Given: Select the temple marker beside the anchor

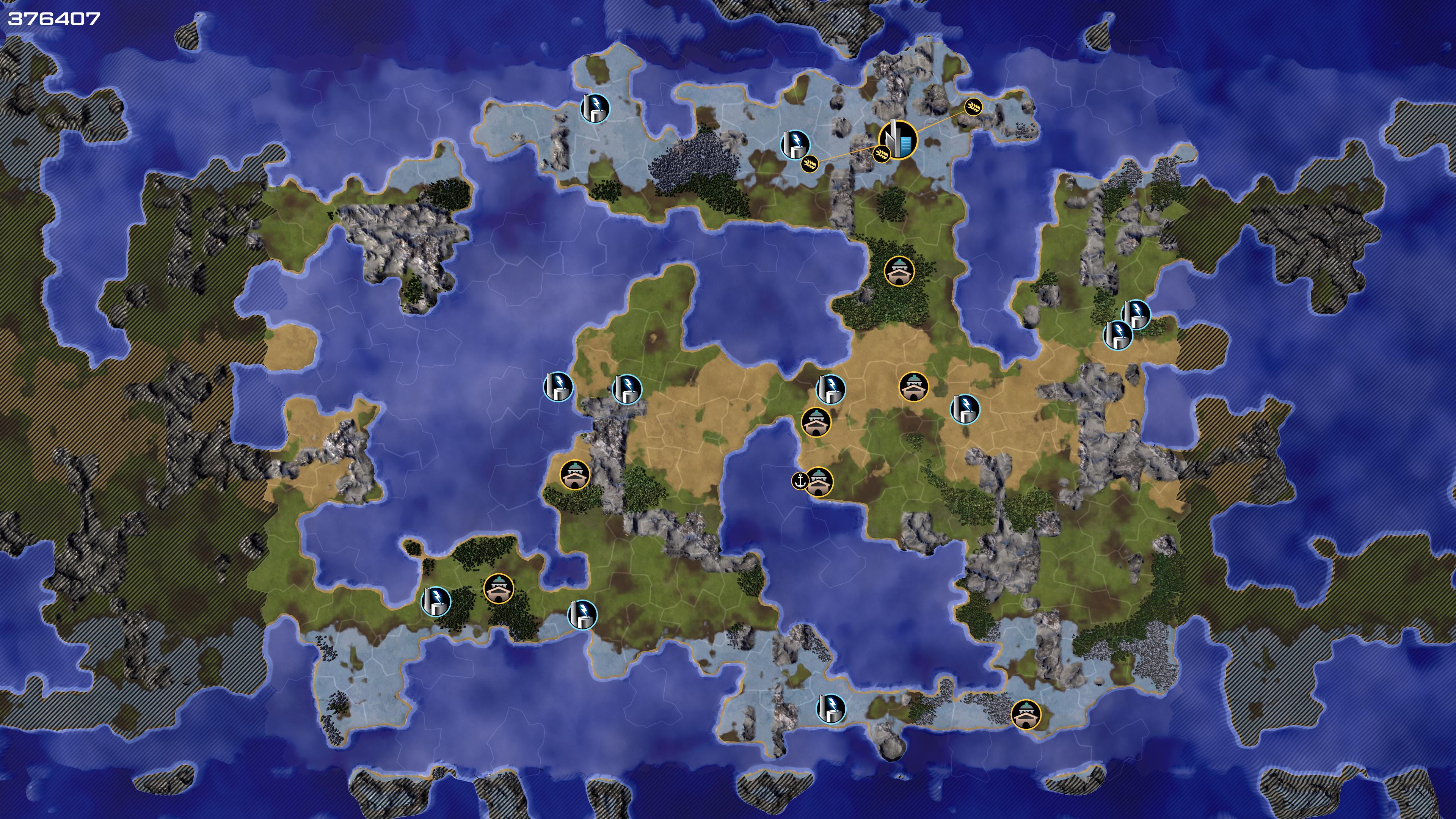Looking at the screenshot, I should pyautogui.click(x=819, y=482).
